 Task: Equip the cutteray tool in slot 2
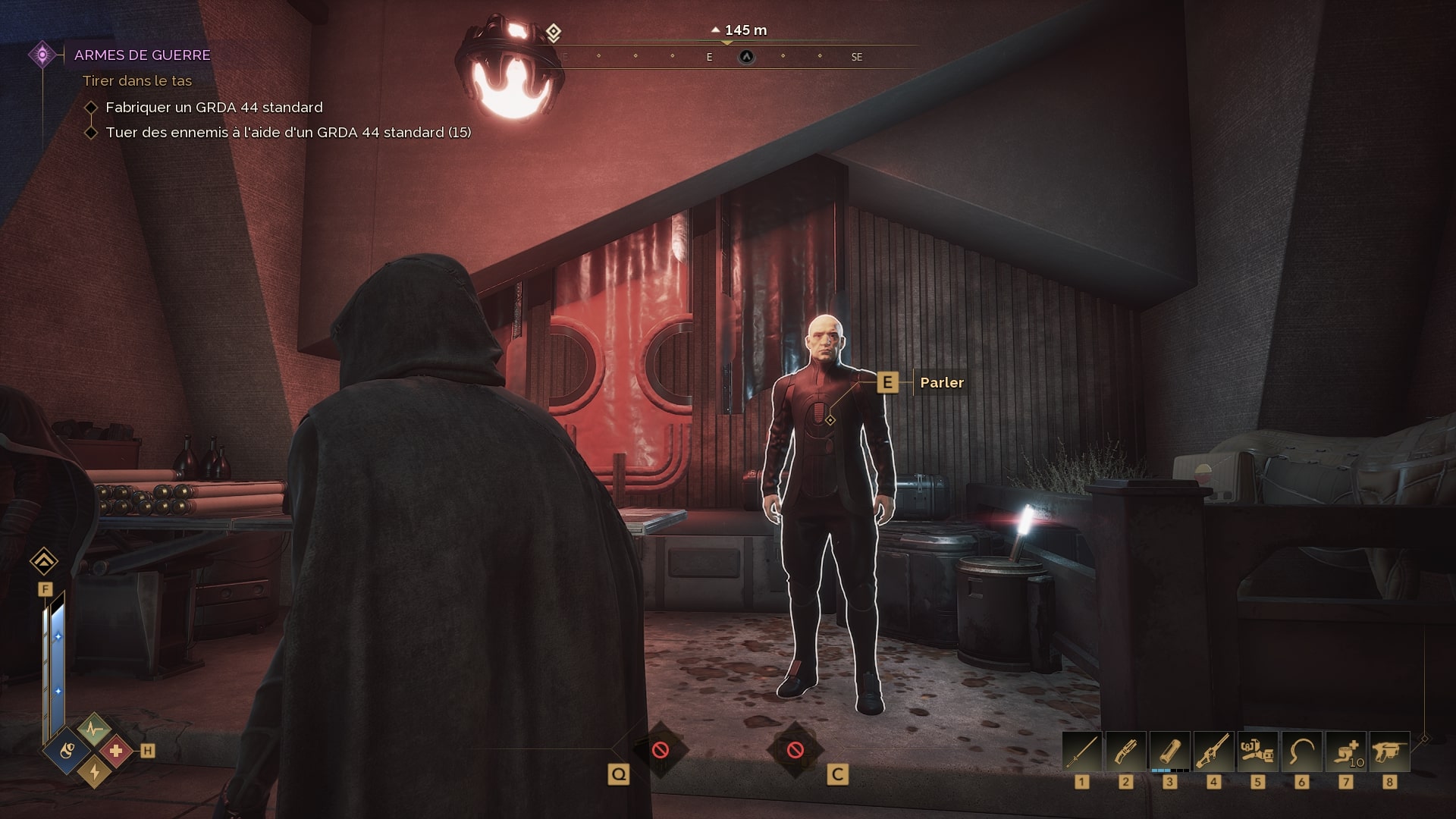point(1125,752)
